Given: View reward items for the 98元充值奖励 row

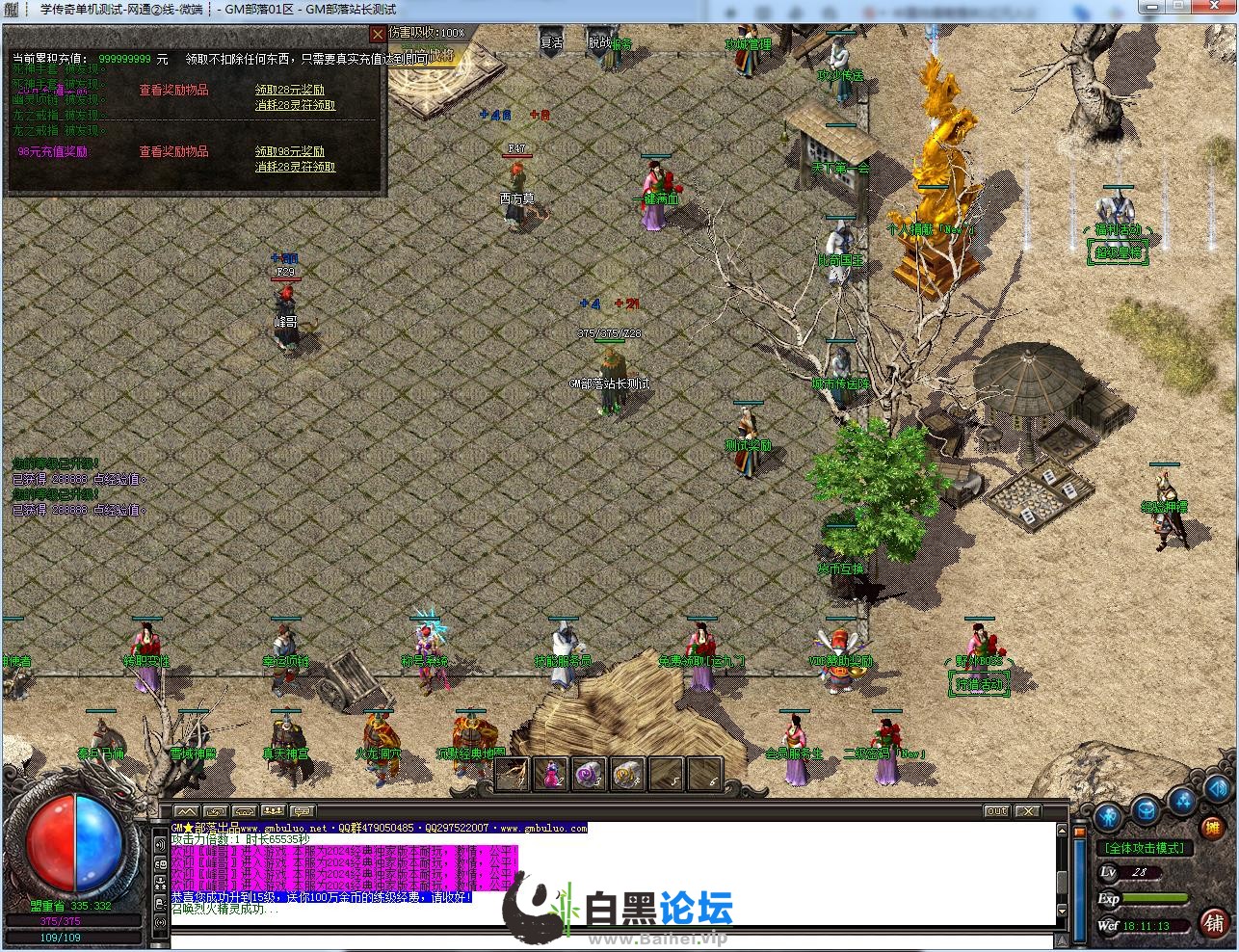Looking at the screenshot, I should coord(173,152).
